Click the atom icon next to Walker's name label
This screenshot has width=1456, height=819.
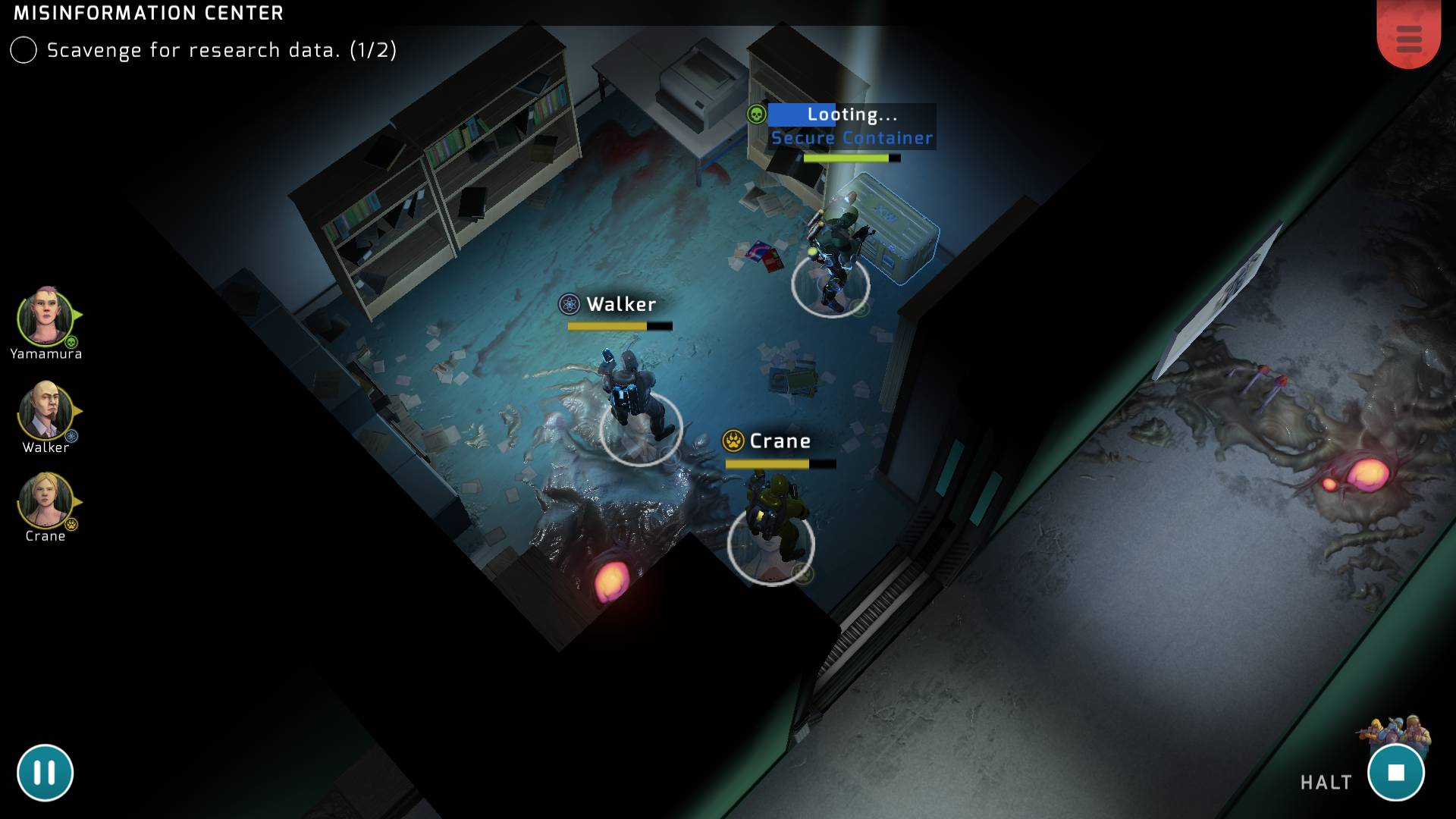coord(570,306)
